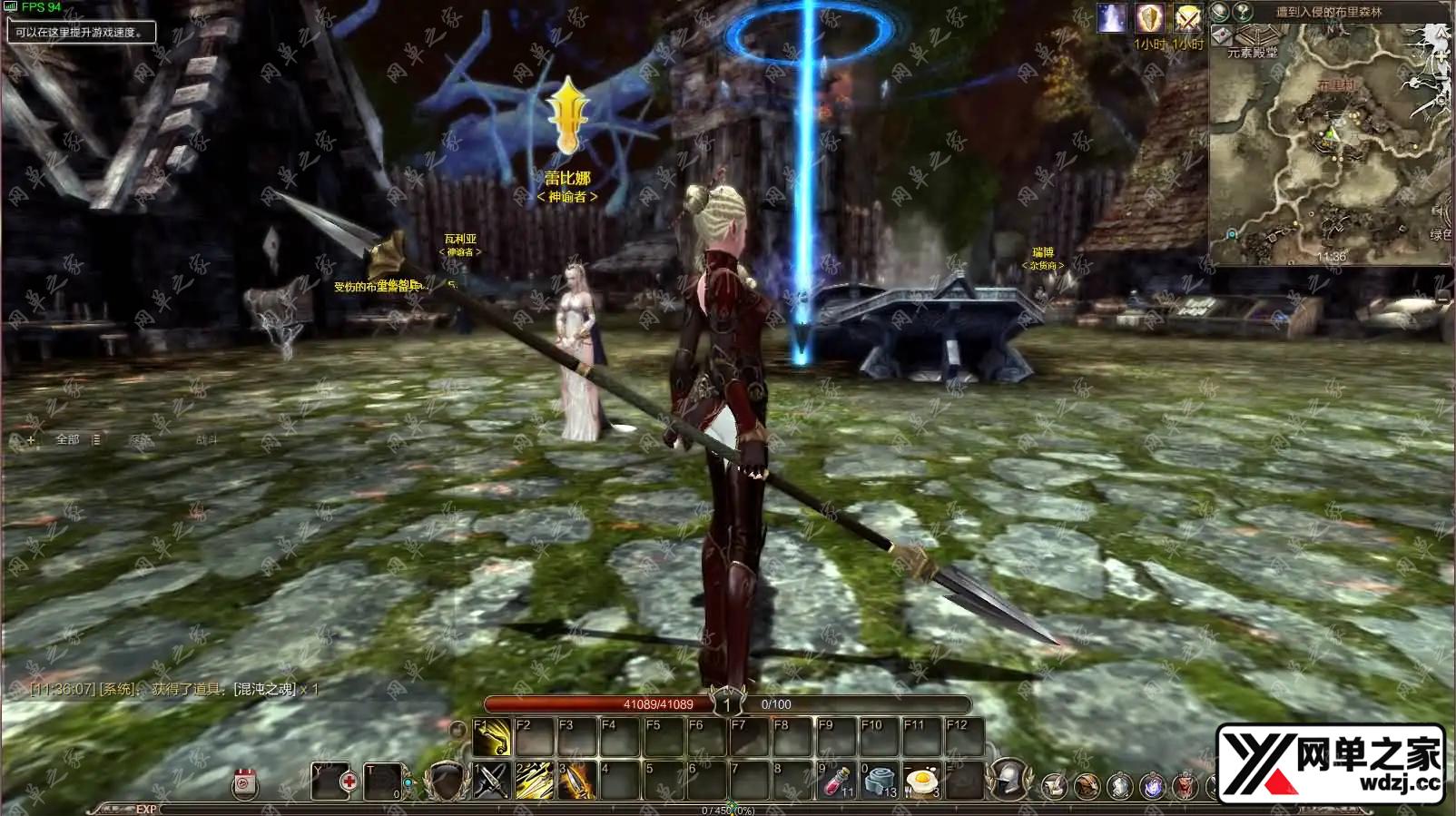This screenshot has height=816, width=1456.
Task: Inspect the crossed swords buff icon
Action: (1187, 18)
